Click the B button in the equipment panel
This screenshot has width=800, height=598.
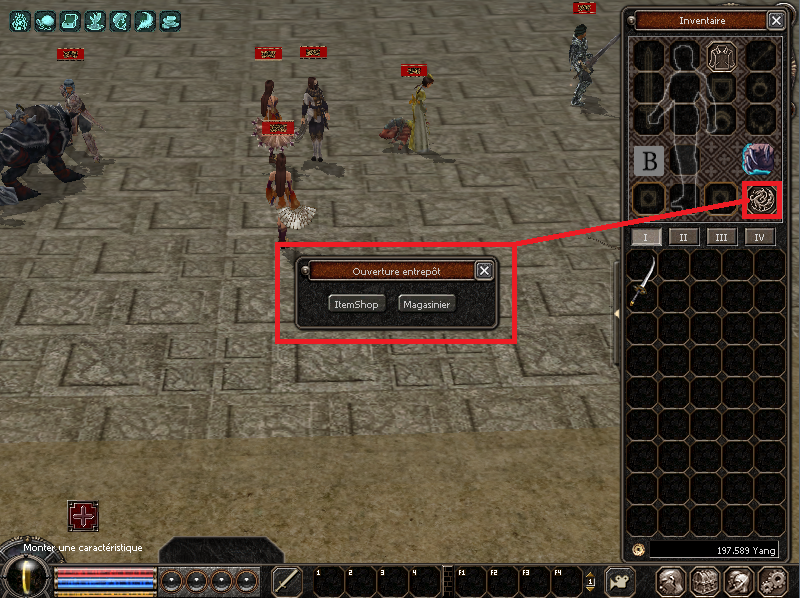[x=648, y=160]
